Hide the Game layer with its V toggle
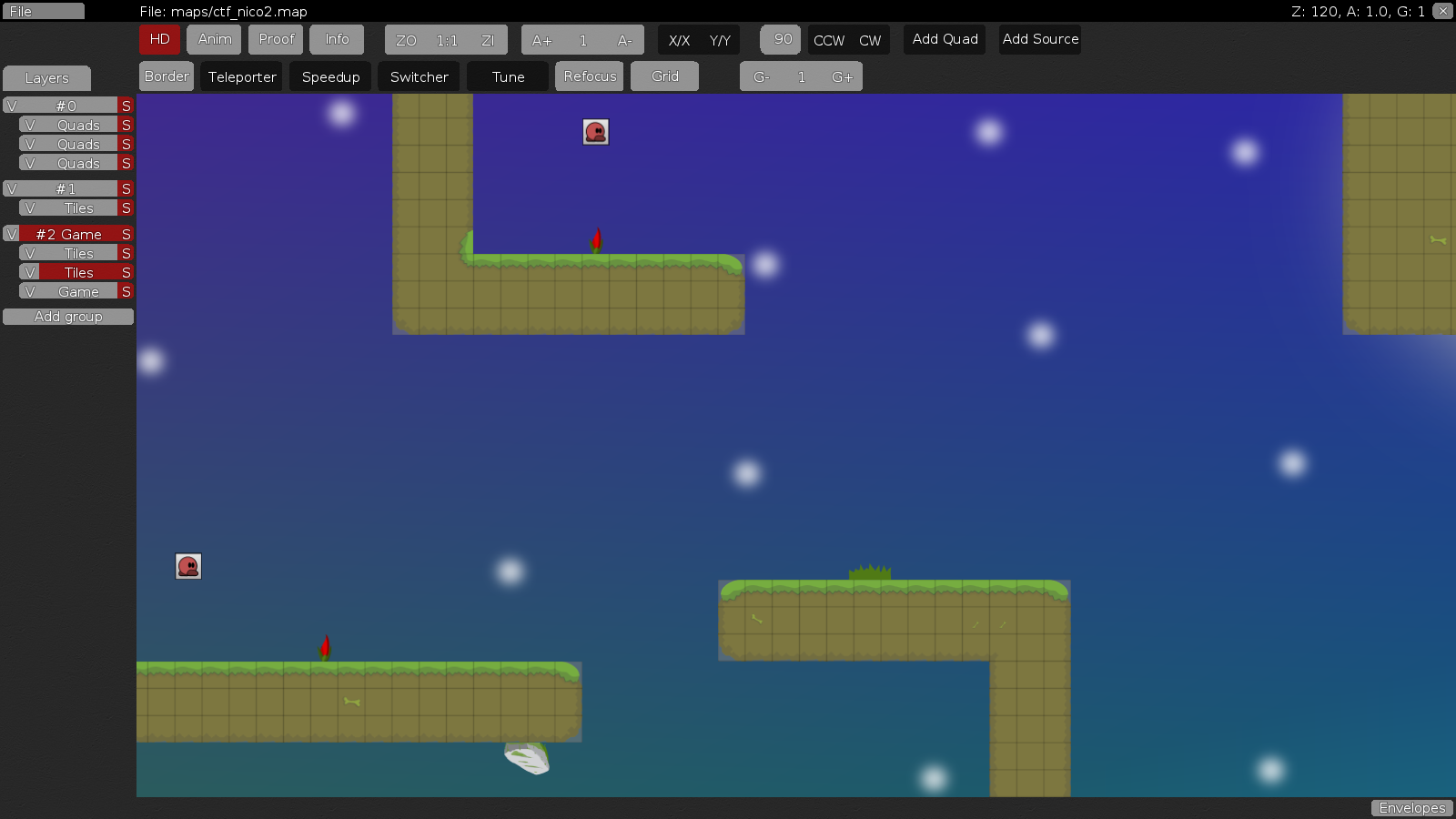1456x819 pixels. [x=31, y=290]
